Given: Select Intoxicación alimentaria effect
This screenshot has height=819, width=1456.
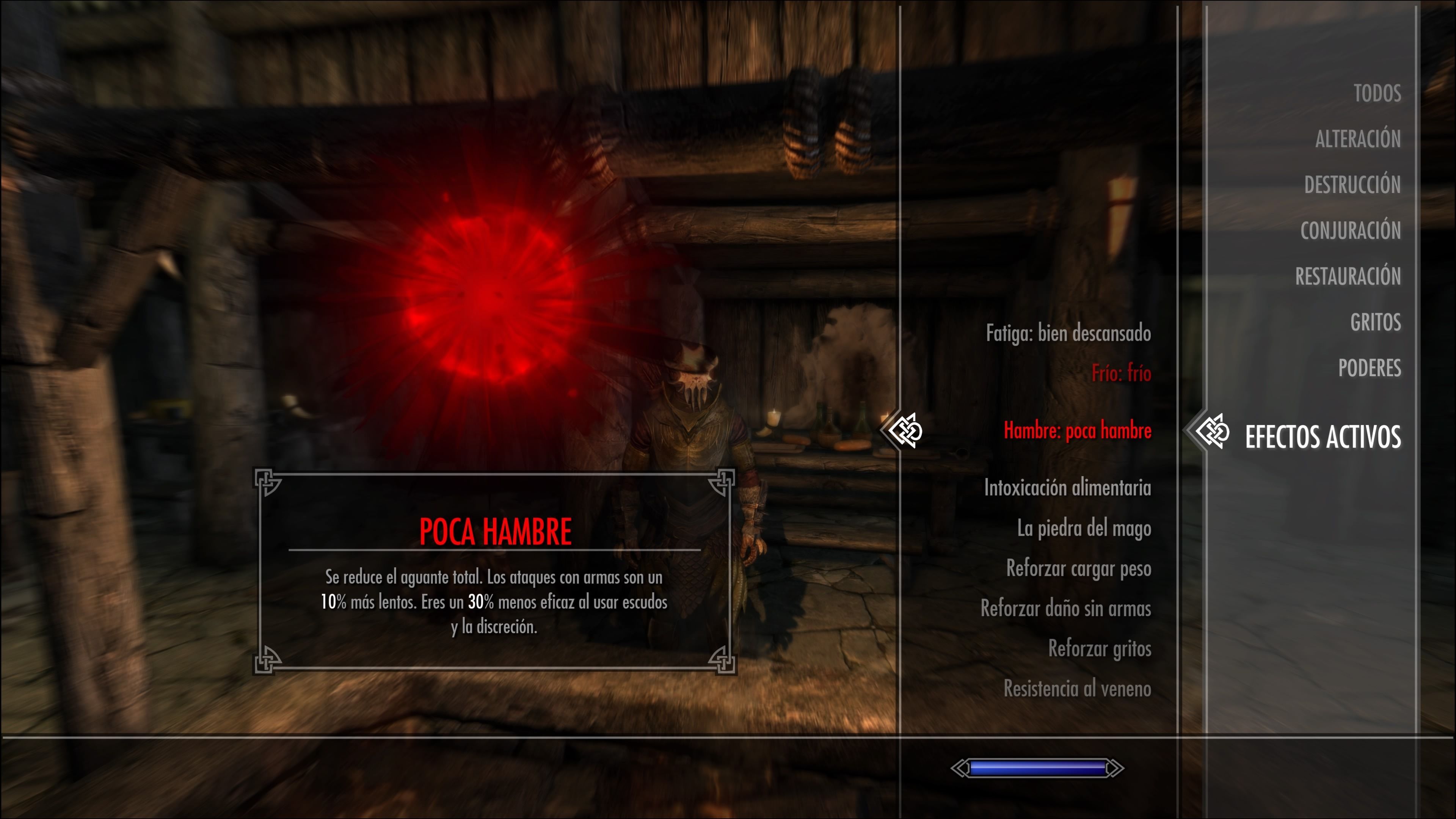Looking at the screenshot, I should [1067, 488].
